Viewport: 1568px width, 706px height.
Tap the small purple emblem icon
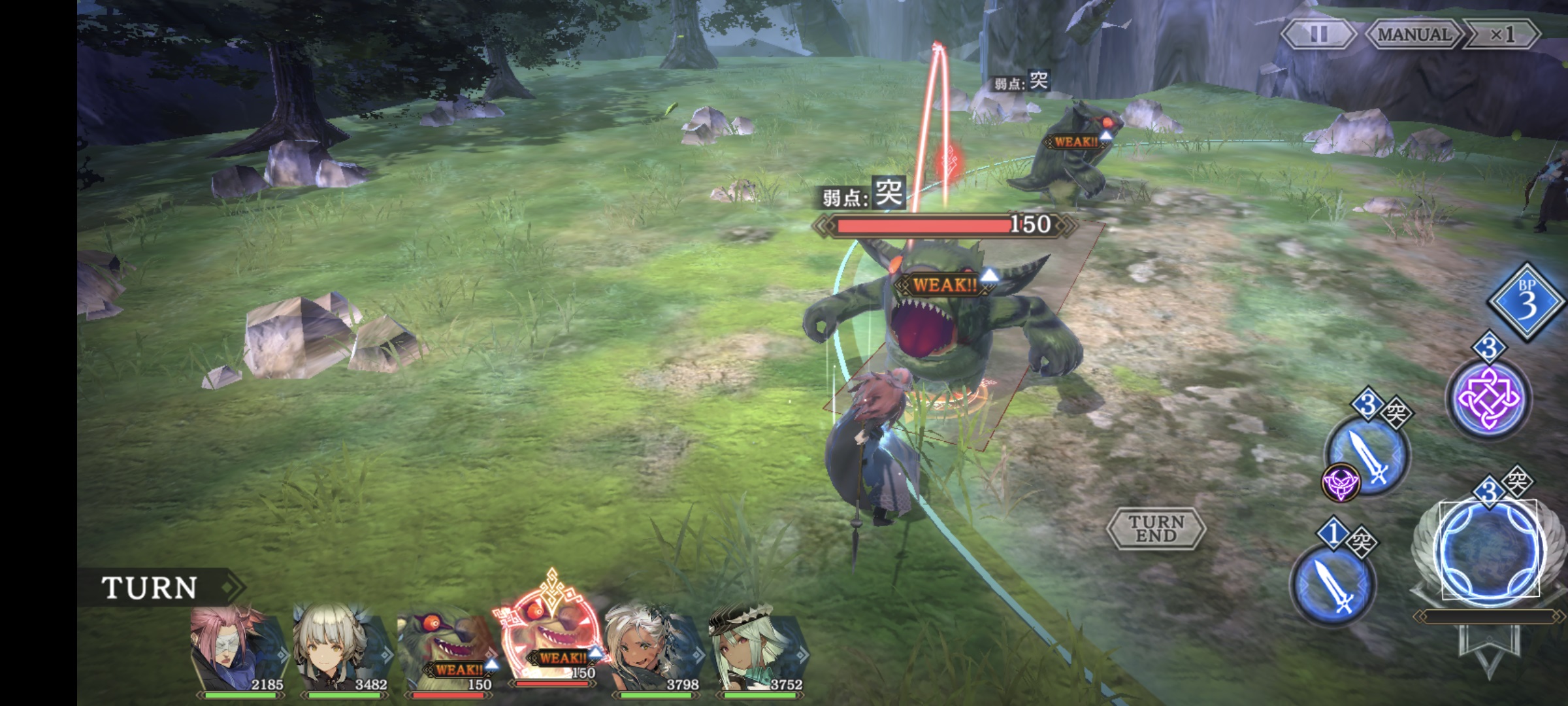[1340, 484]
